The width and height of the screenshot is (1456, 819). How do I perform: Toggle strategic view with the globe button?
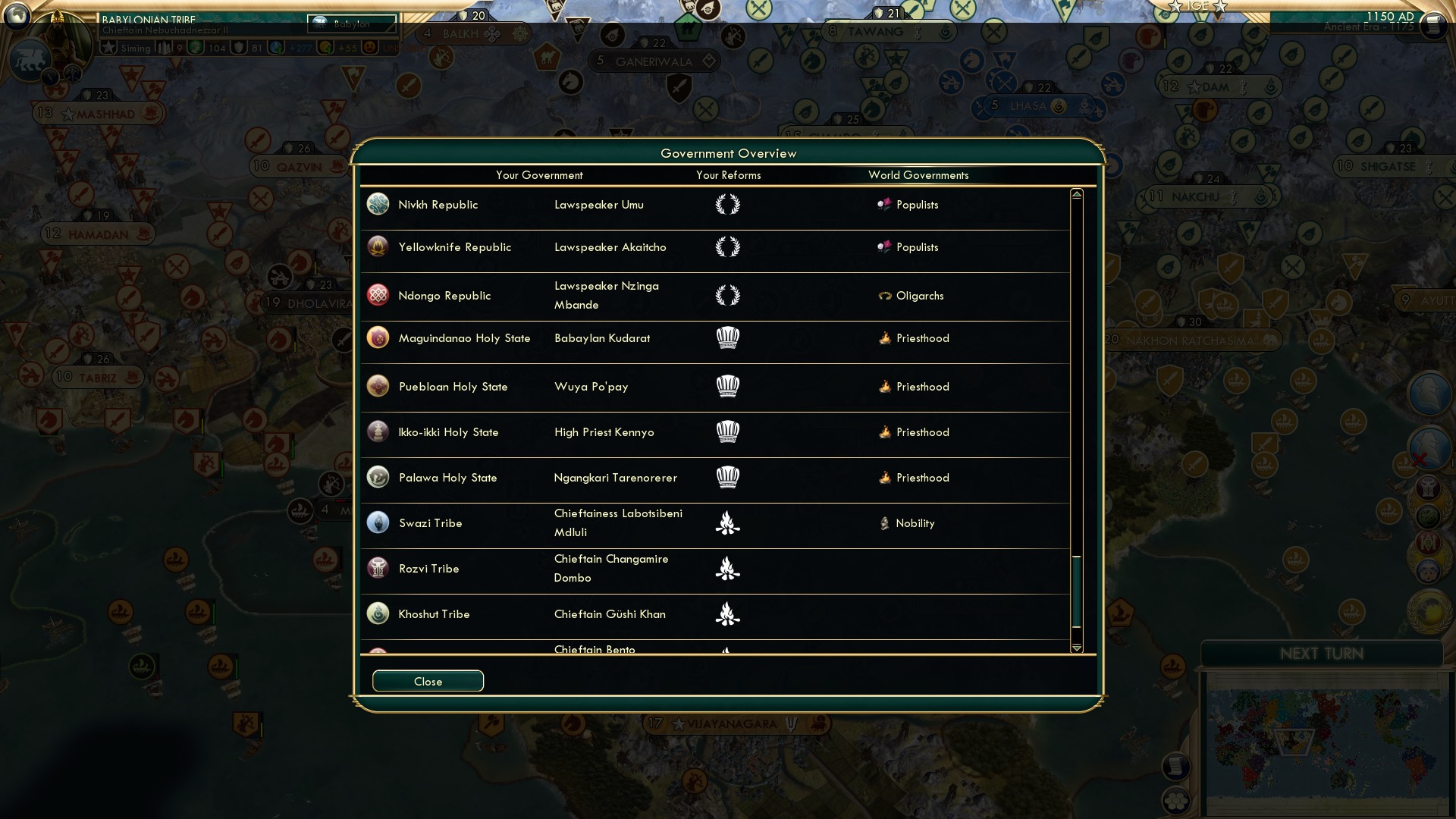tap(17, 17)
